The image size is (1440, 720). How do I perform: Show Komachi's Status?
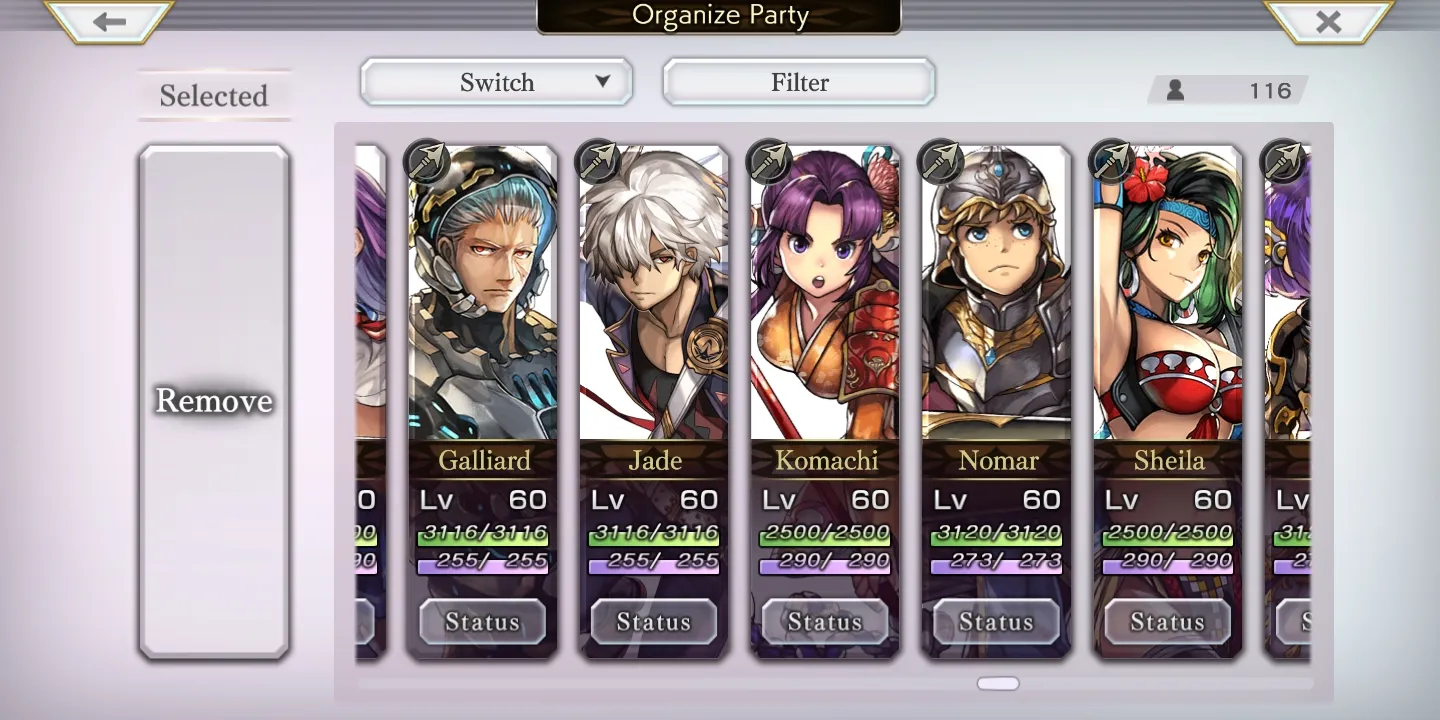click(825, 622)
